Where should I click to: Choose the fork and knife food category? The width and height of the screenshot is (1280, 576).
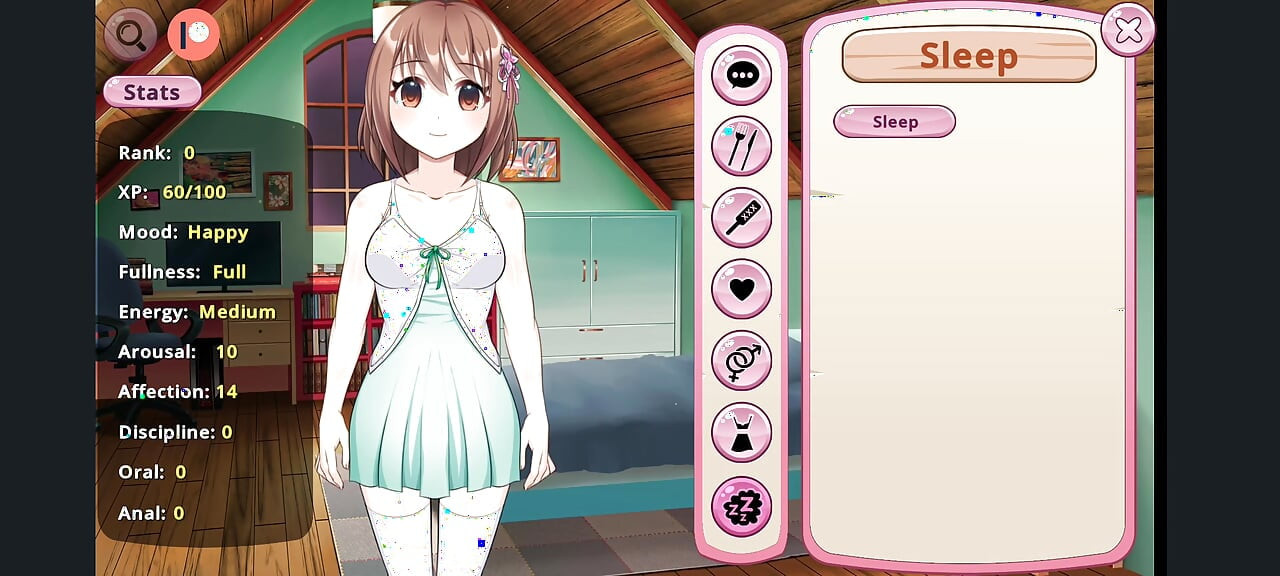741,146
